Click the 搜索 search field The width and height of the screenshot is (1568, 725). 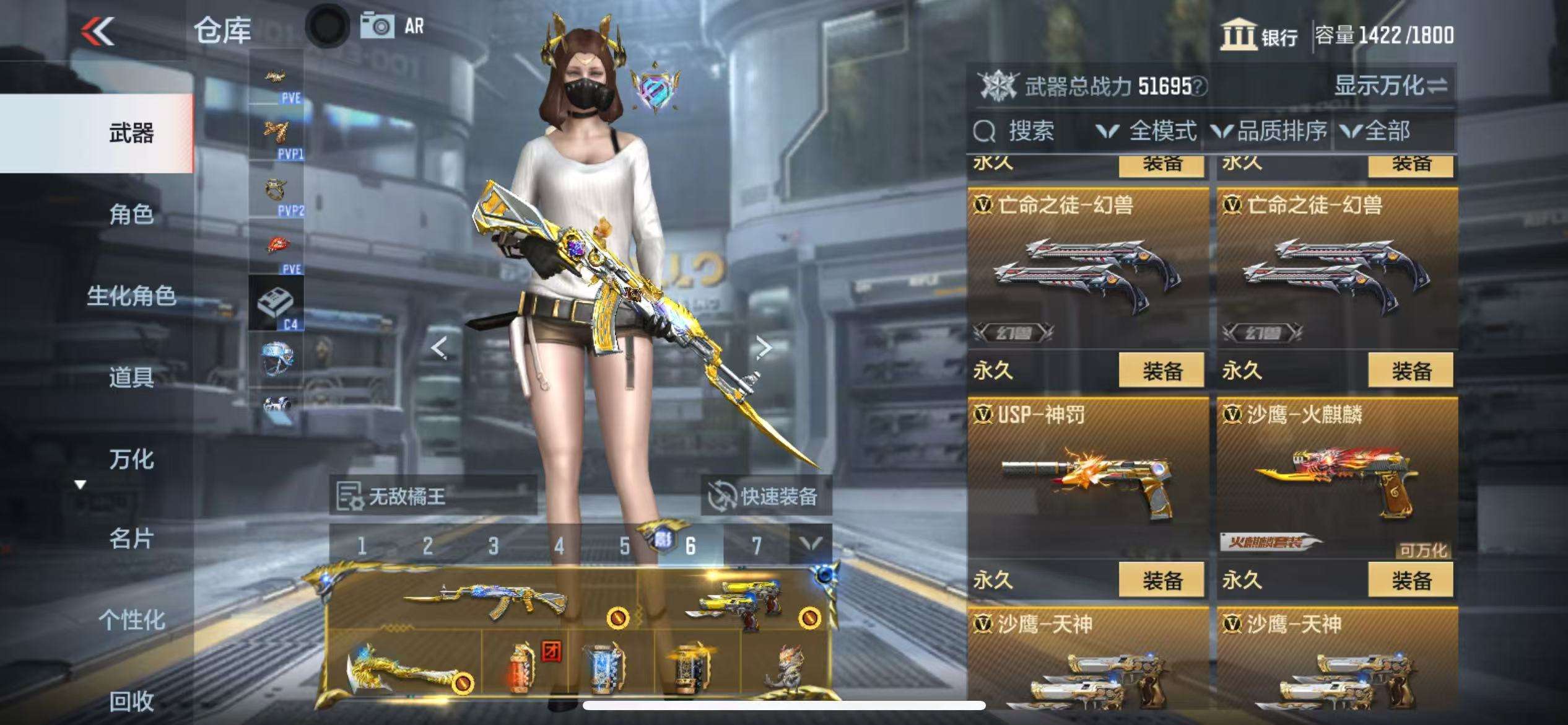pyautogui.click(x=1030, y=131)
